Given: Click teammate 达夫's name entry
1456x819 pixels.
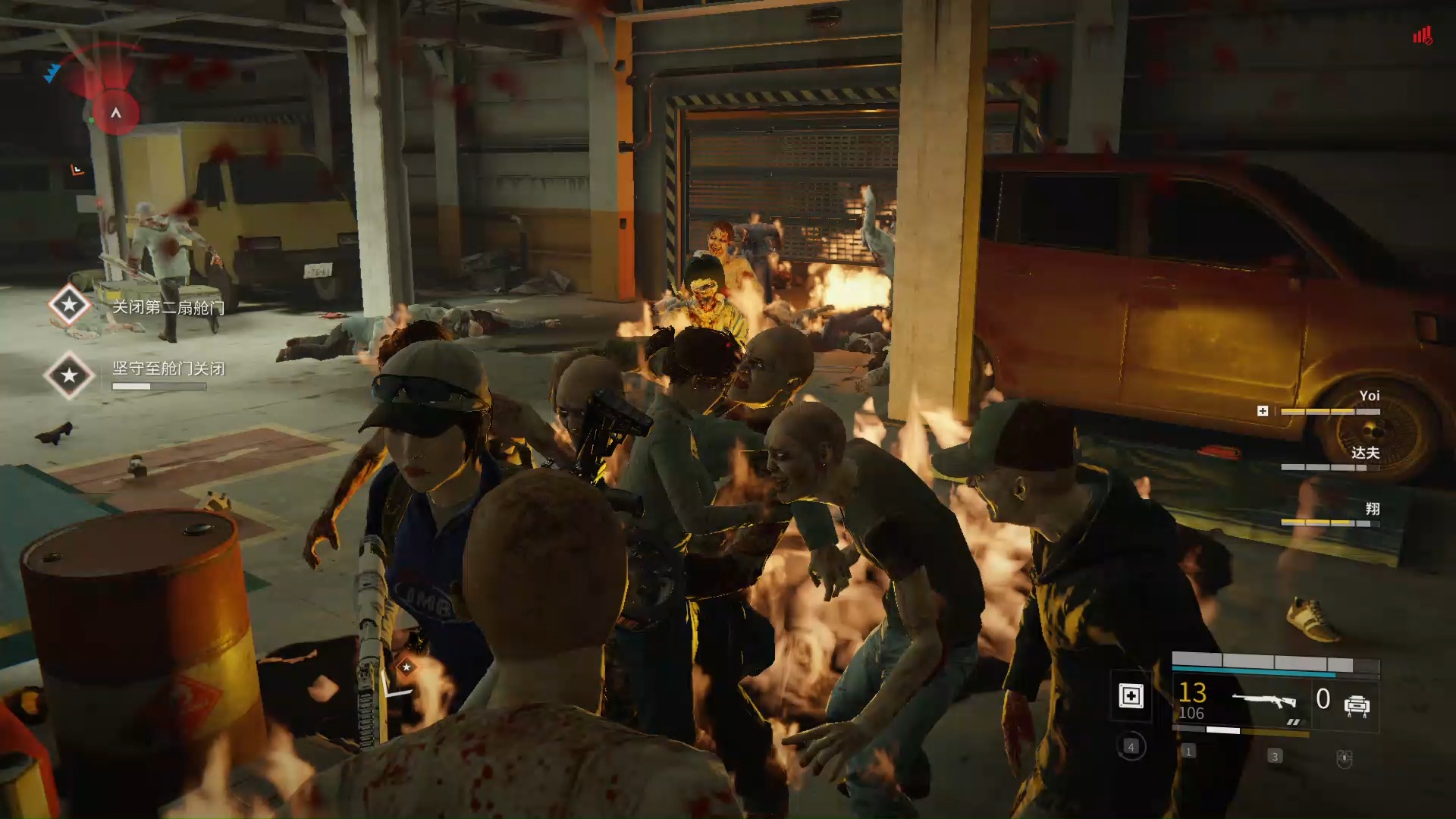Looking at the screenshot, I should click(x=1365, y=453).
